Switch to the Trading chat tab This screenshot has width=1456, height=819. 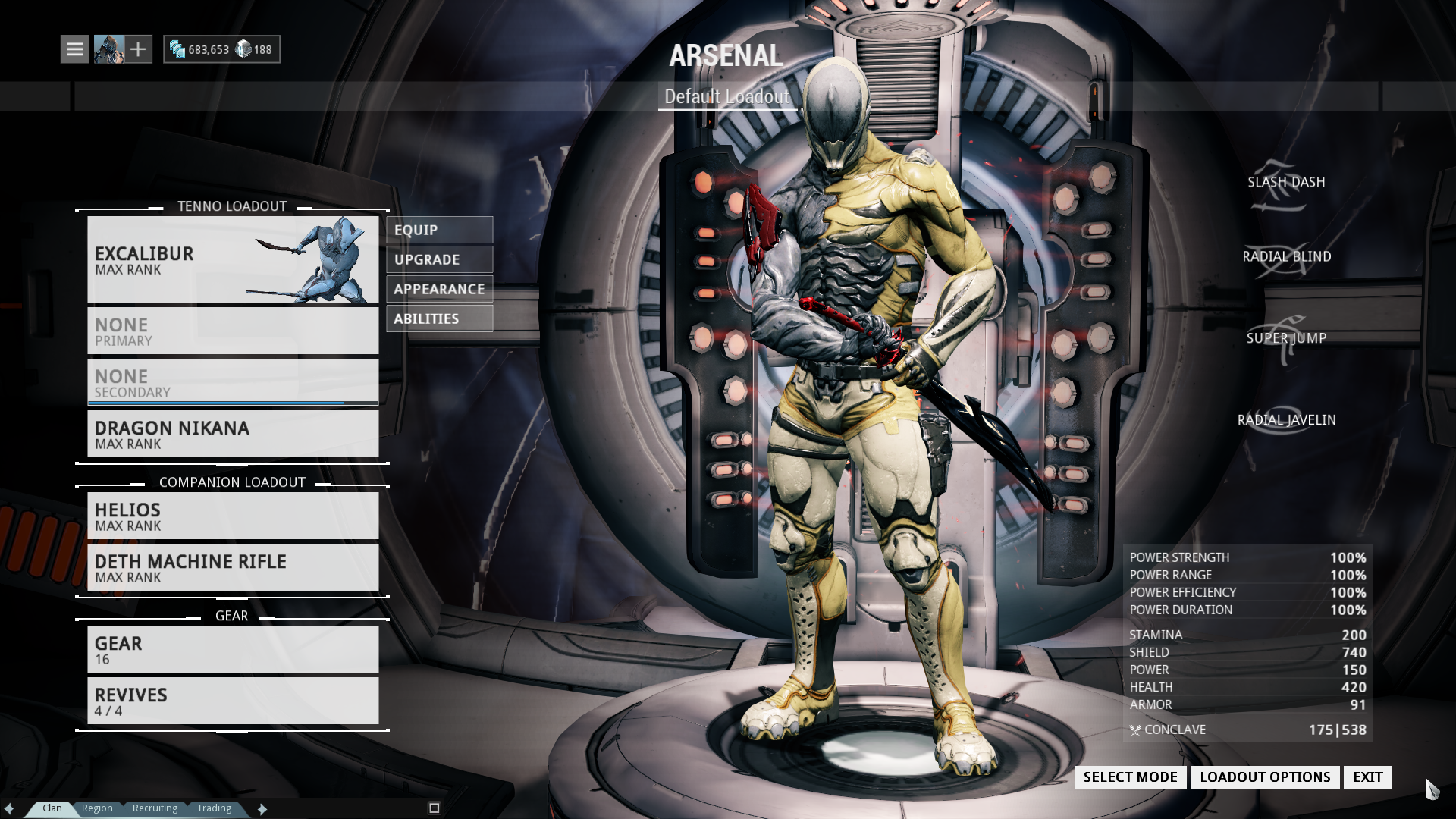[215, 808]
